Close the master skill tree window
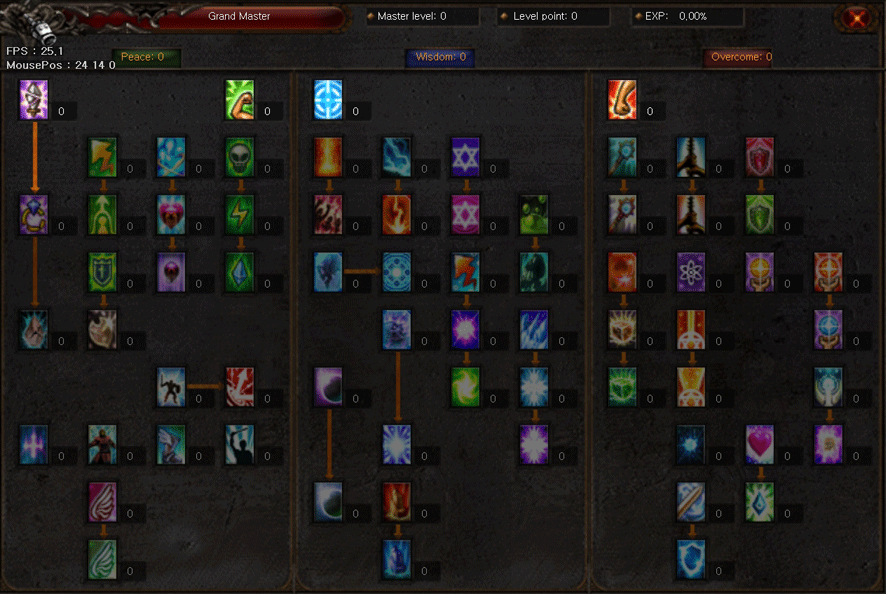 point(855,18)
